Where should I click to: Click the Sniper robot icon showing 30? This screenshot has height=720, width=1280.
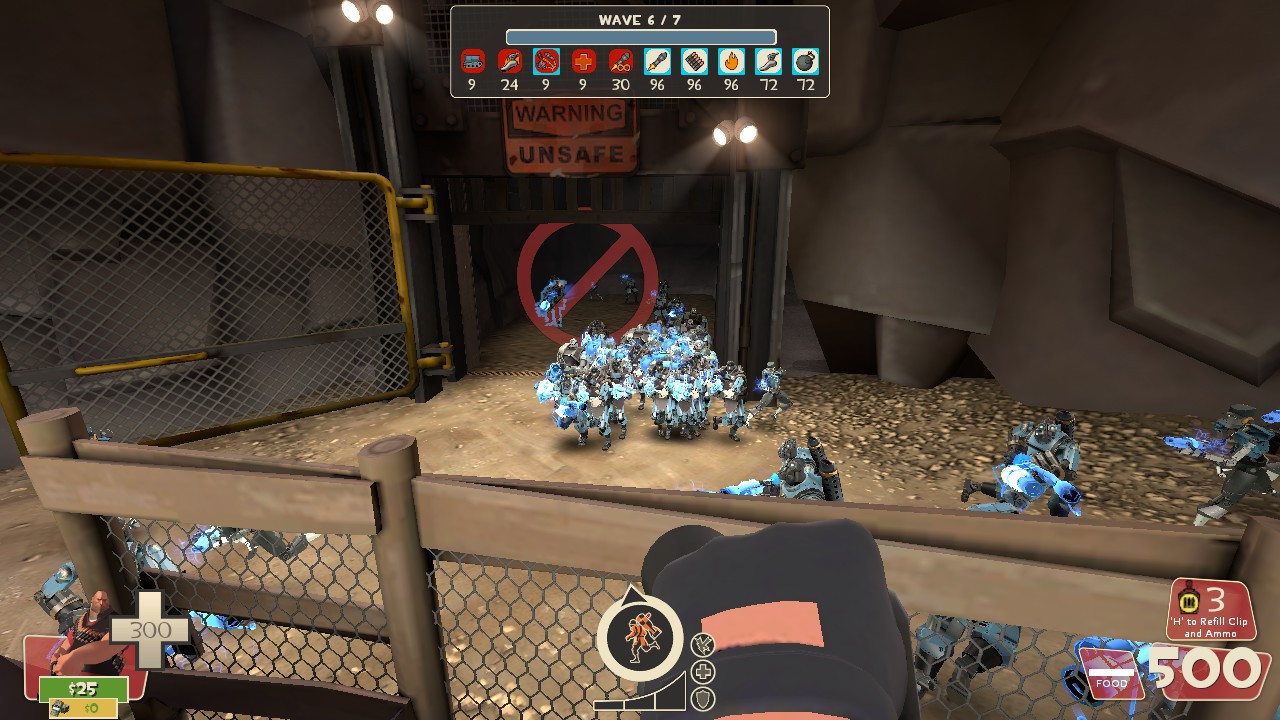619,62
